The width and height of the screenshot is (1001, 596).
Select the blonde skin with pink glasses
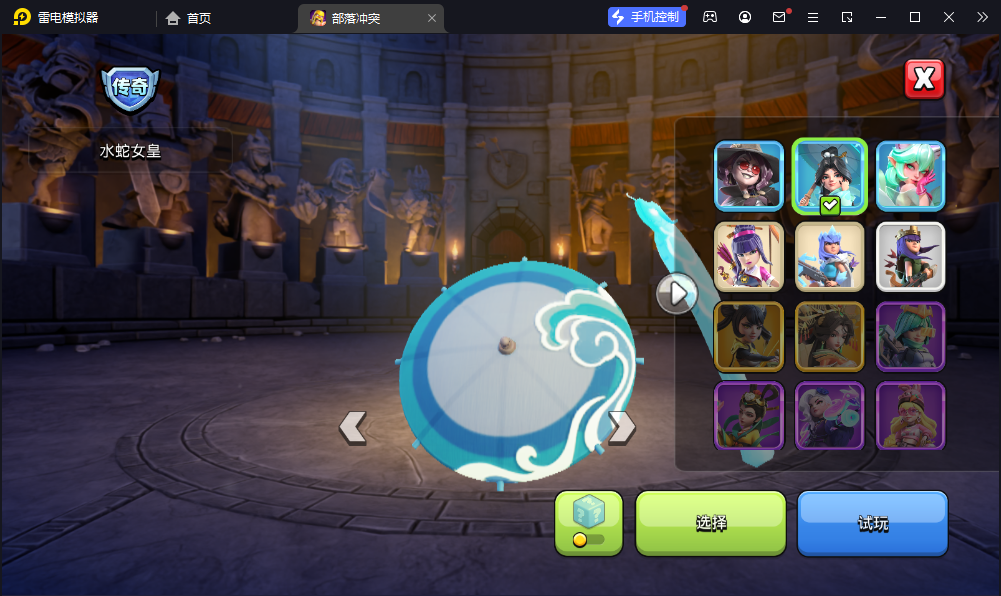pyautogui.click(x=910, y=415)
